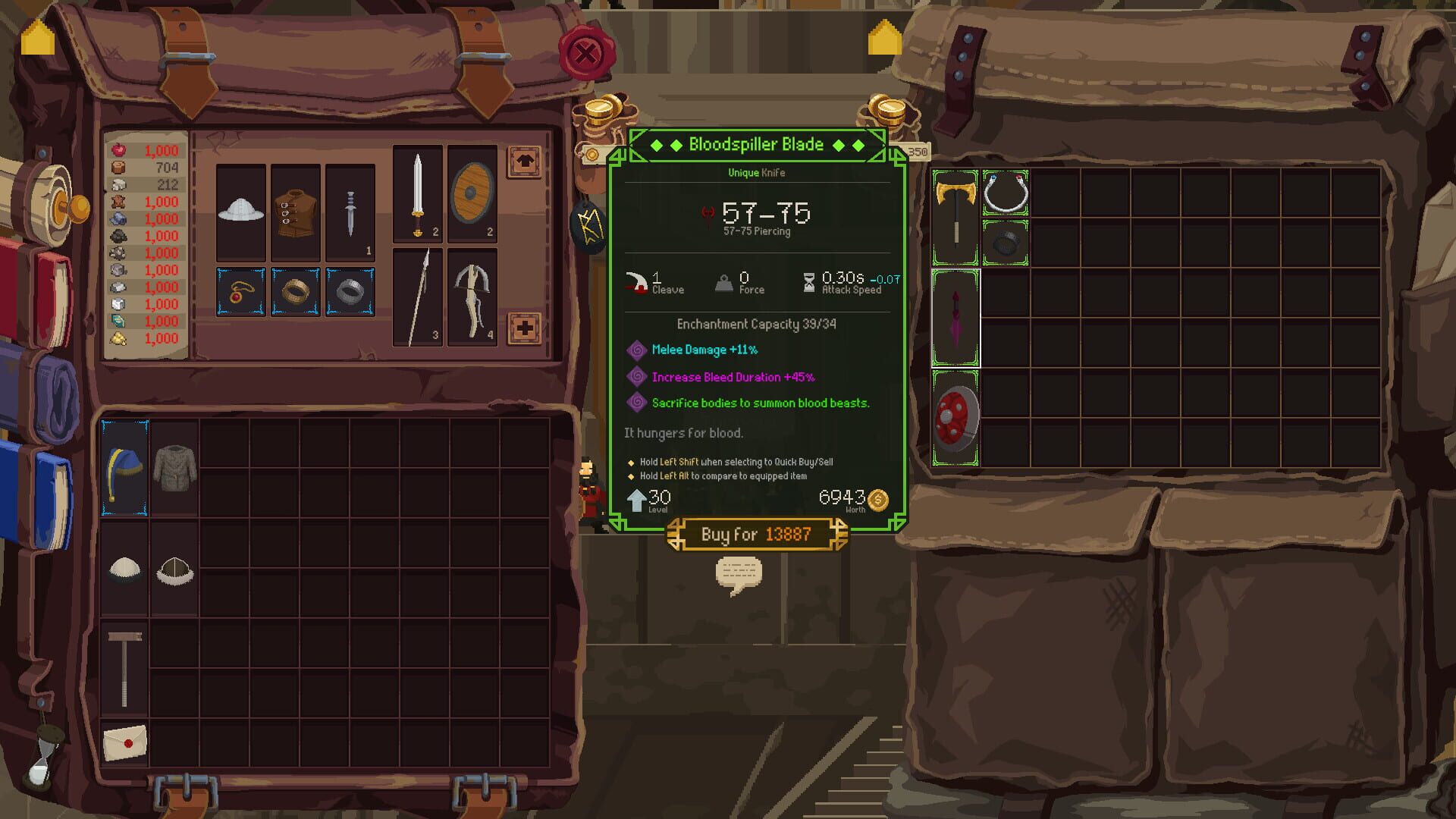Collapse the left backpack with the yellow arrow

pos(36,36)
